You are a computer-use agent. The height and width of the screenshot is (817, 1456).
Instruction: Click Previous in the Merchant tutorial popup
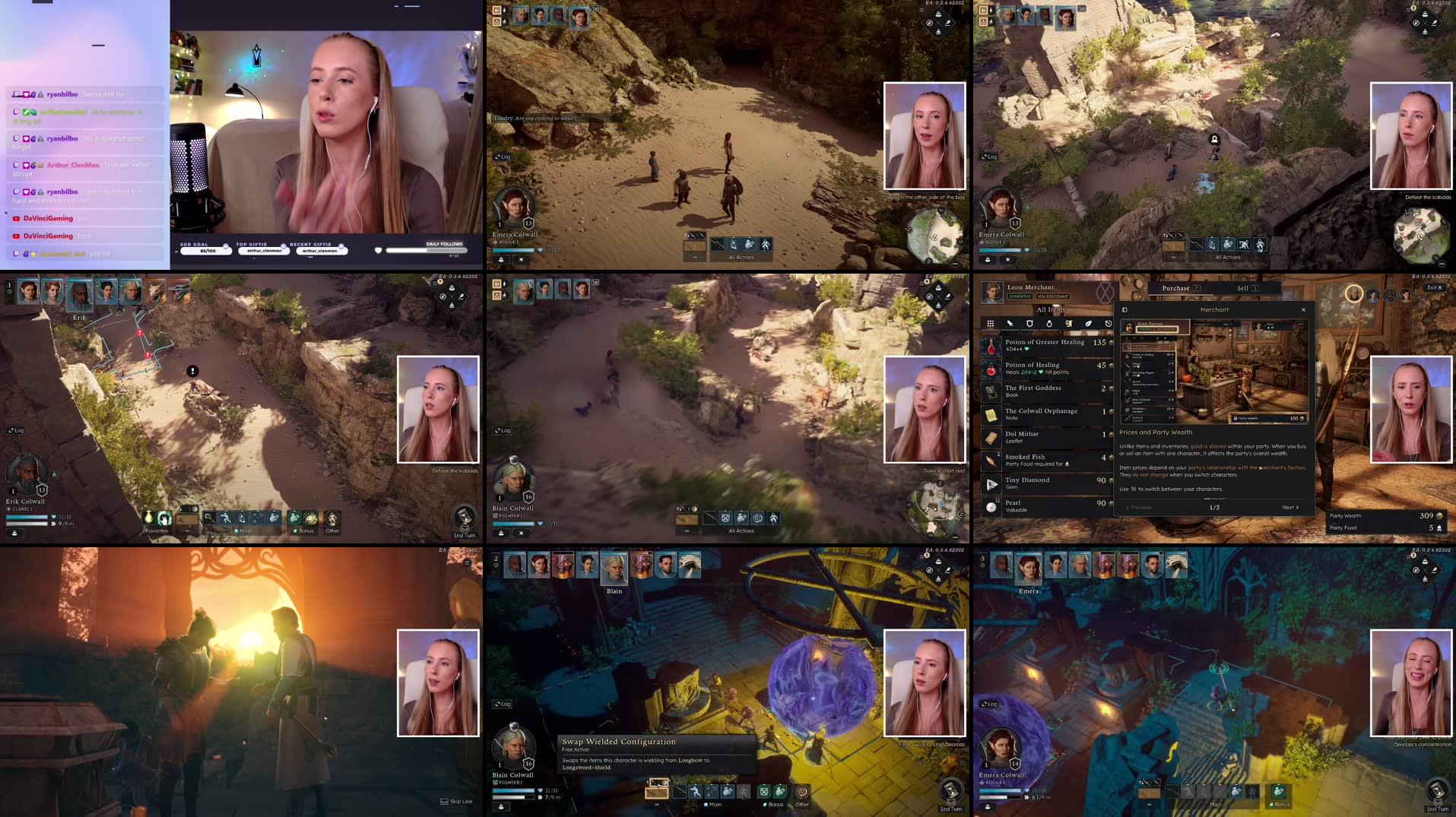coord(1140,508)
